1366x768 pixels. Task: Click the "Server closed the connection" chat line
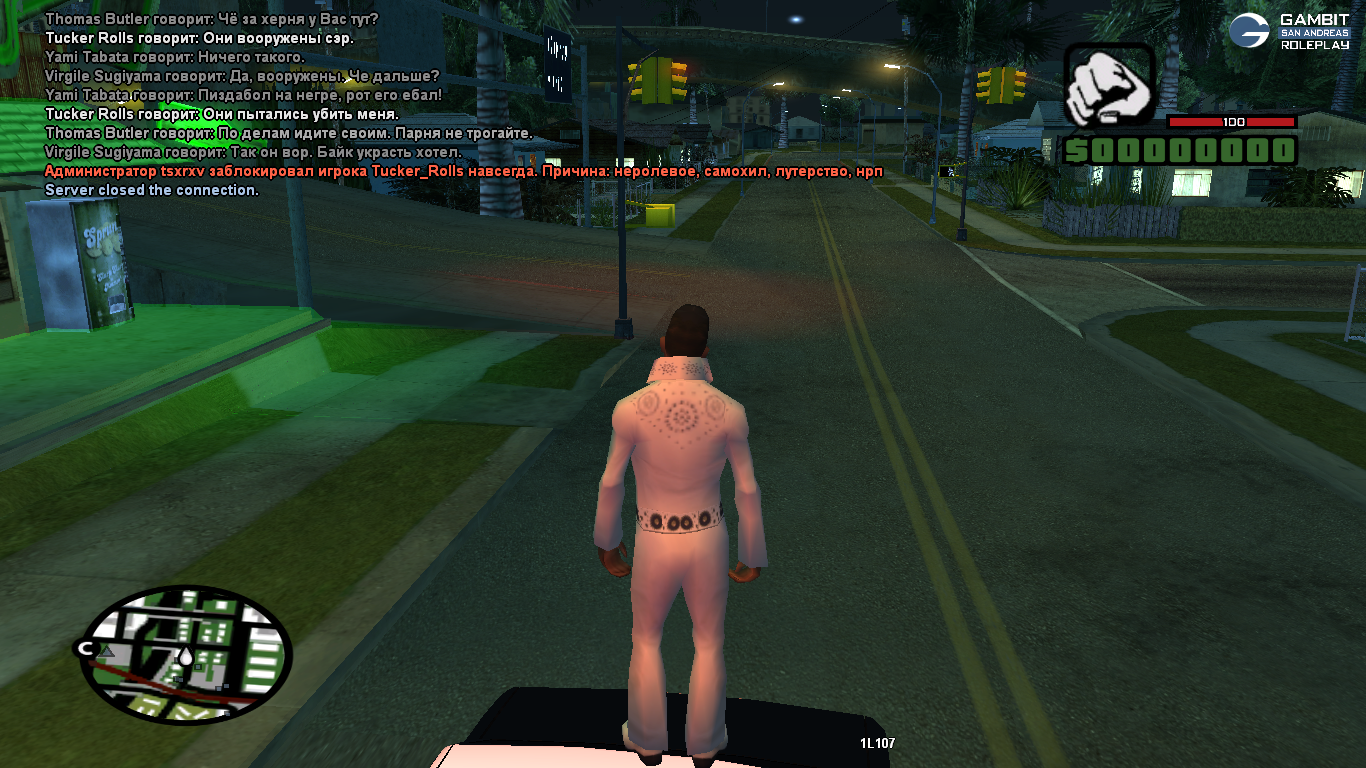152,190
